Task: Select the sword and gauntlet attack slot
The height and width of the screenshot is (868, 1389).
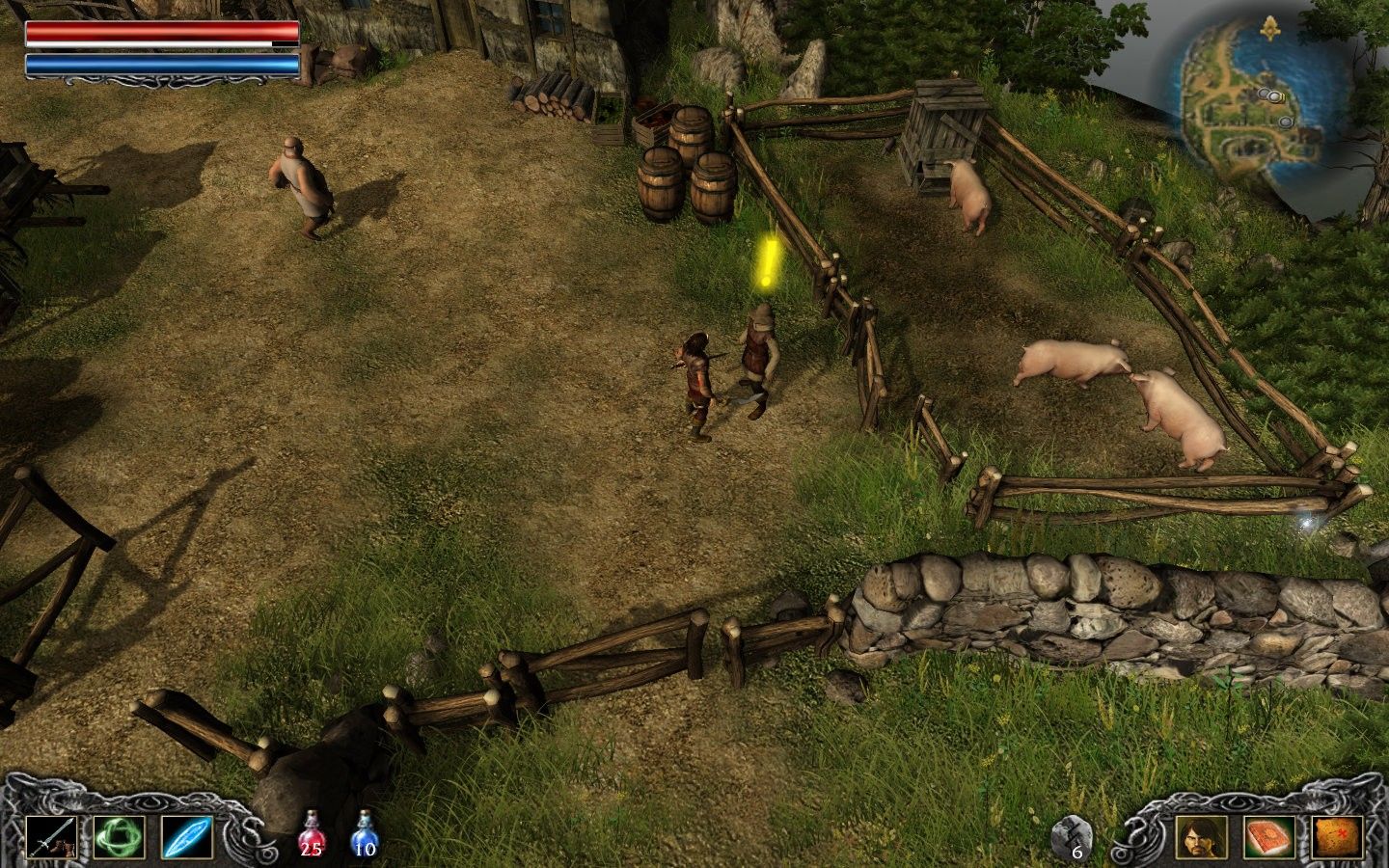Action: click(x=52, y=837)
